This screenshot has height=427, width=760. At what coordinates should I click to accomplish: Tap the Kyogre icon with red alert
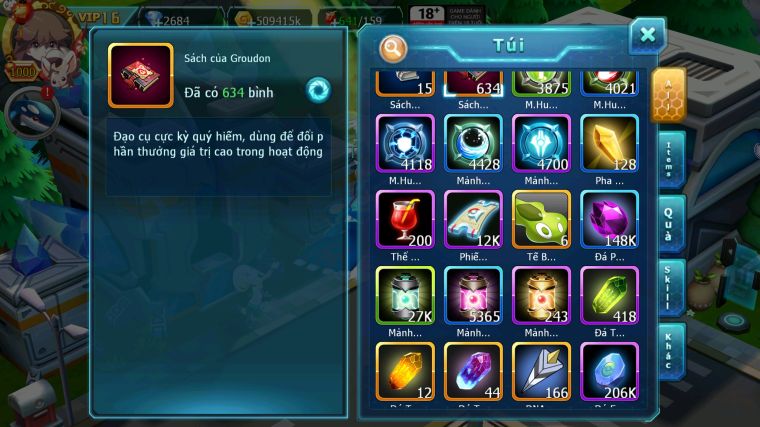pyautogui.click(x=33, y=113)
